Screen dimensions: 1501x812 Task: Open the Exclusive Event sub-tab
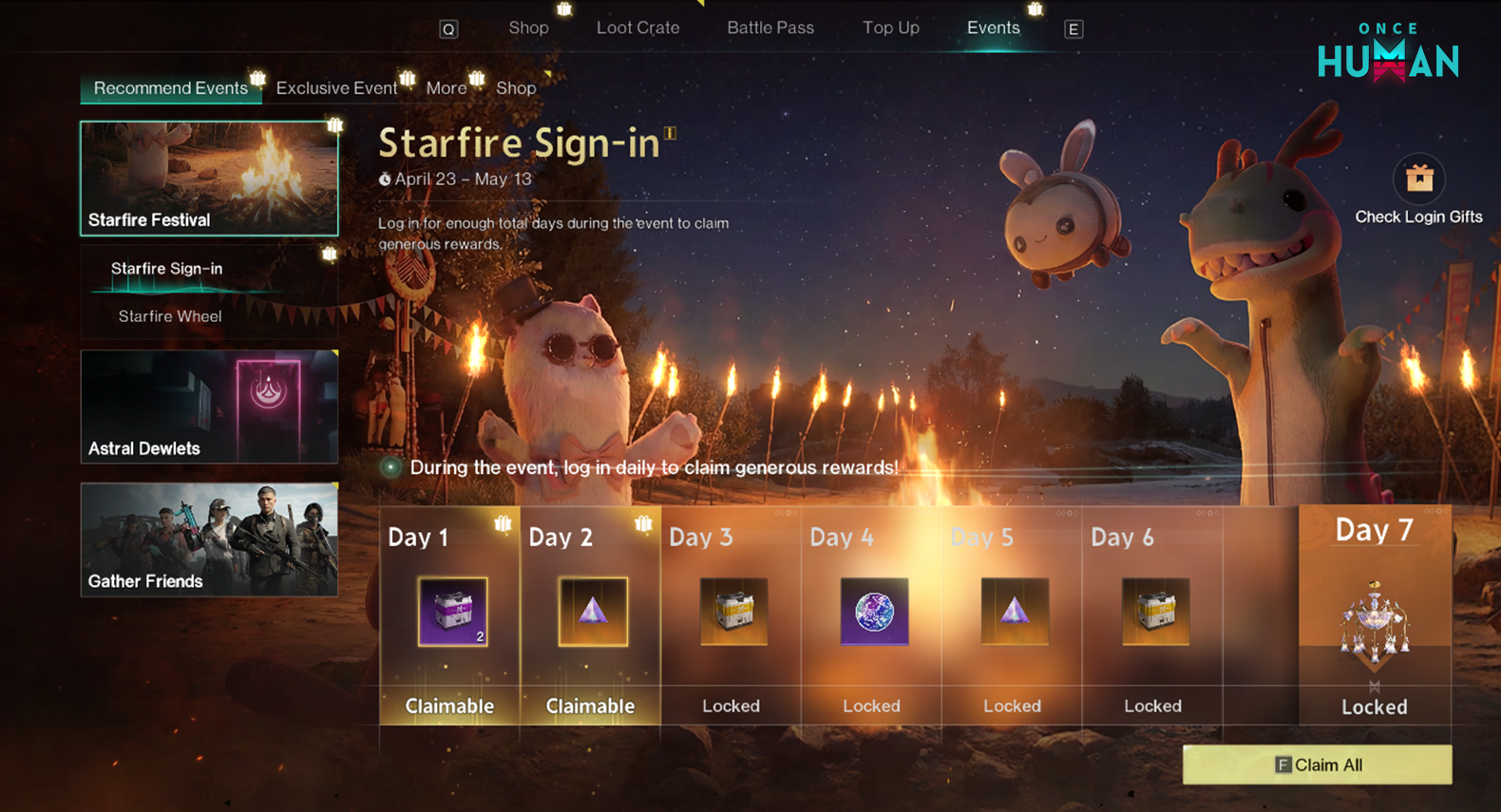pyautogui.click(x=336, y=88)
